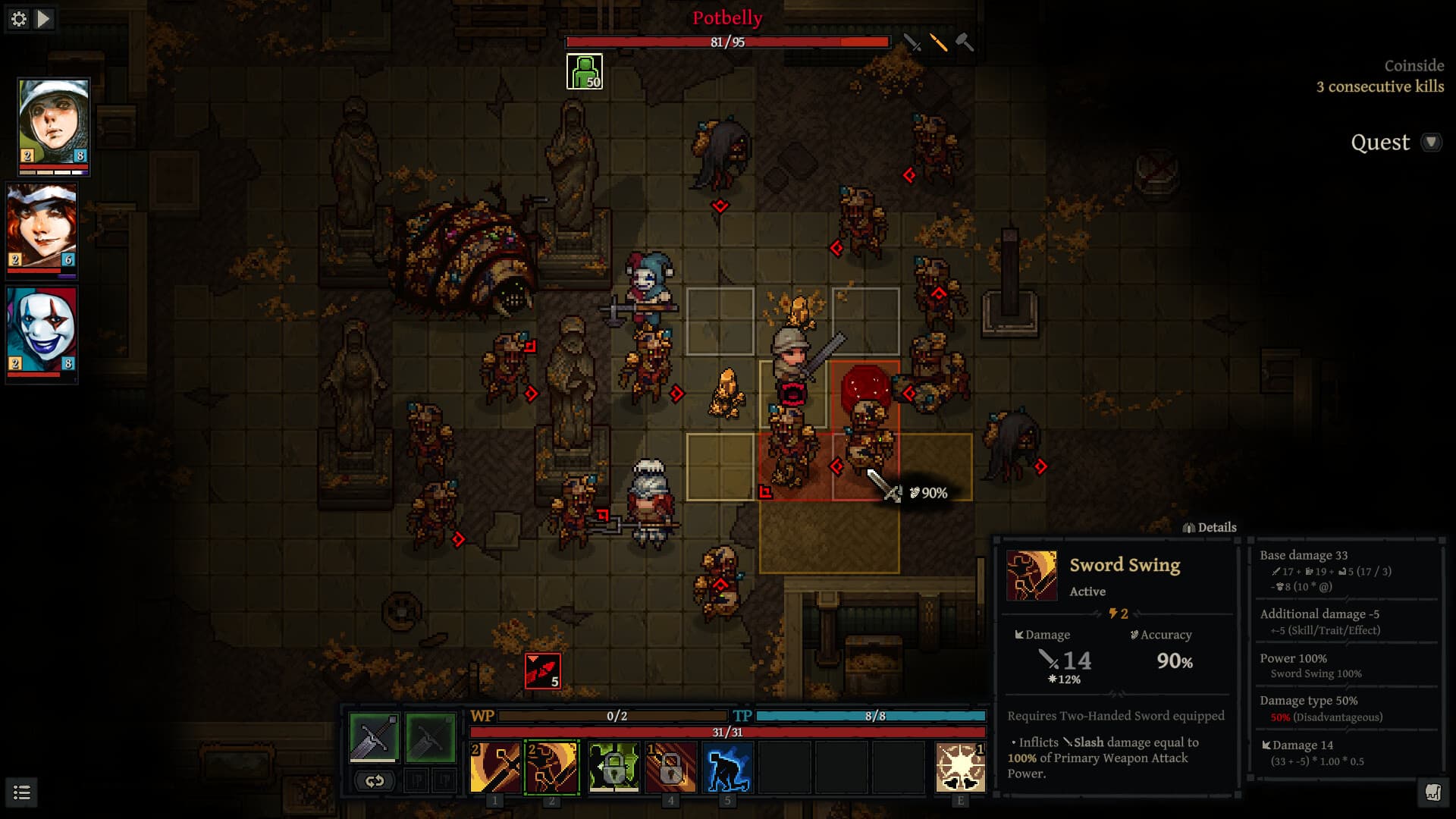This screenshot has height=819, width=1456.
Task: Click the red debuff icon showing 5
Action: pos(543,671)
